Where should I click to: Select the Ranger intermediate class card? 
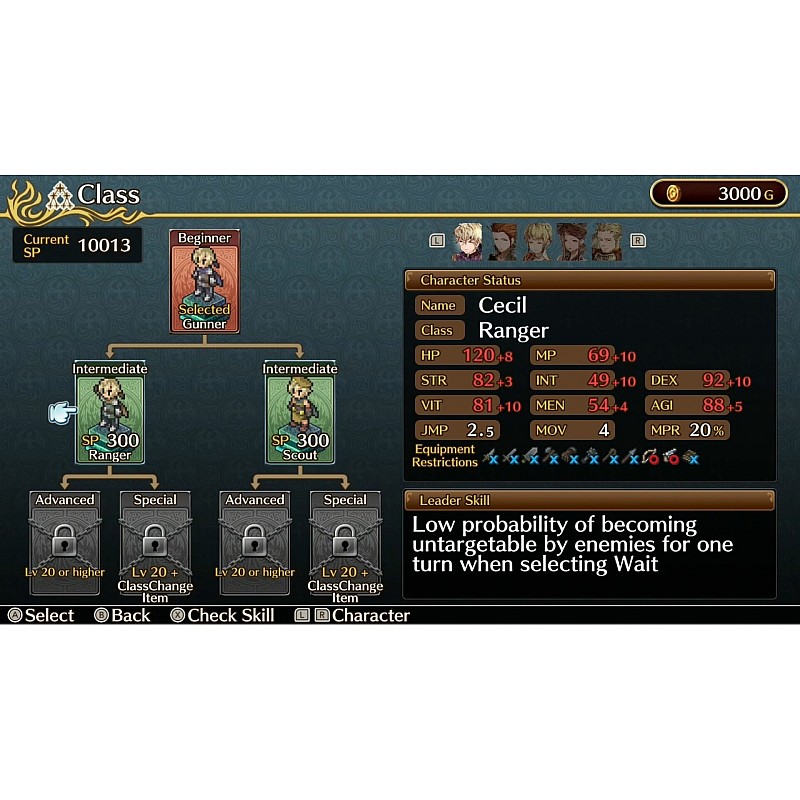pyautogui.click(x=110, y=414)
